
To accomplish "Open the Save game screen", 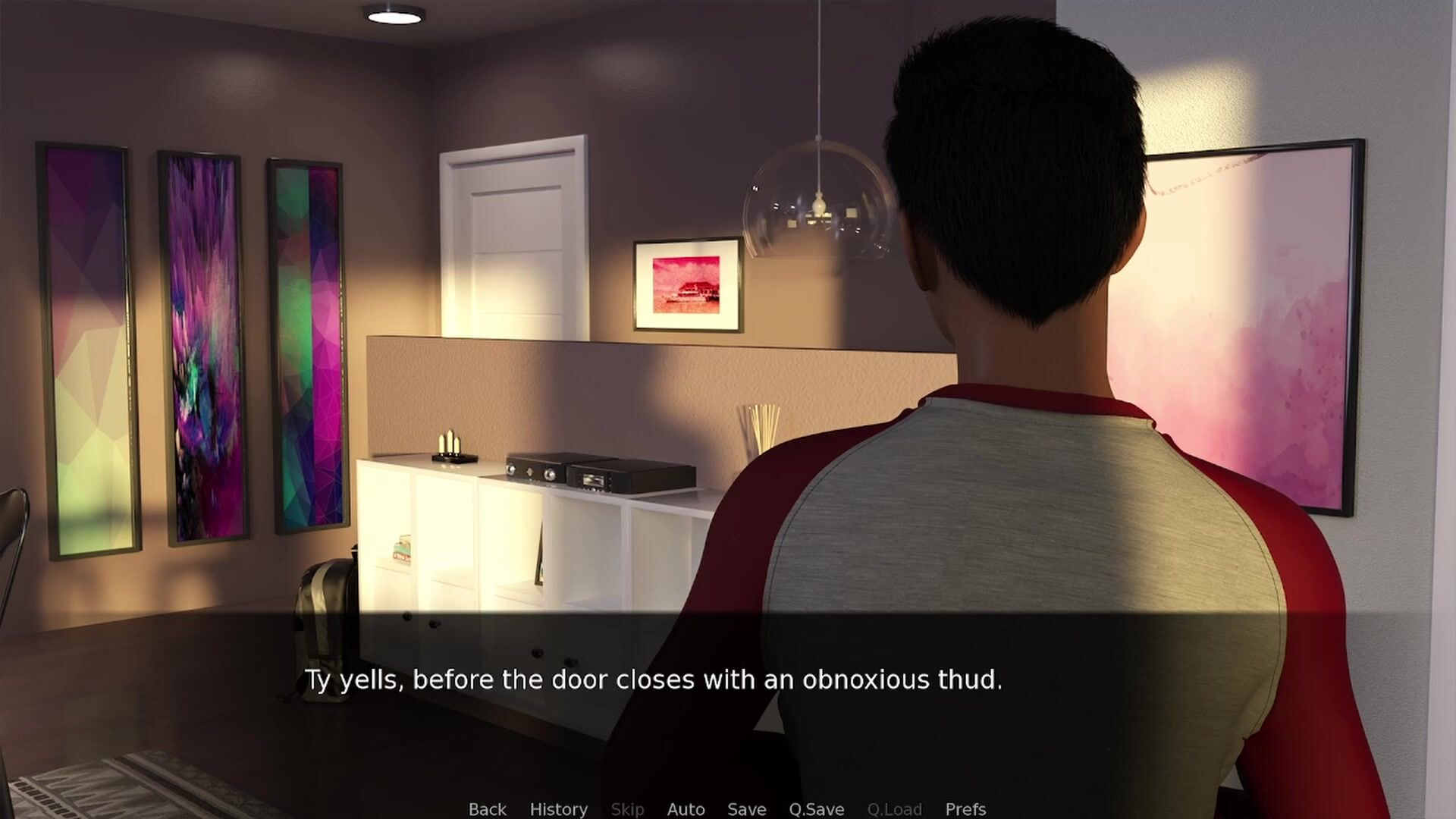I will pos(746,809).
